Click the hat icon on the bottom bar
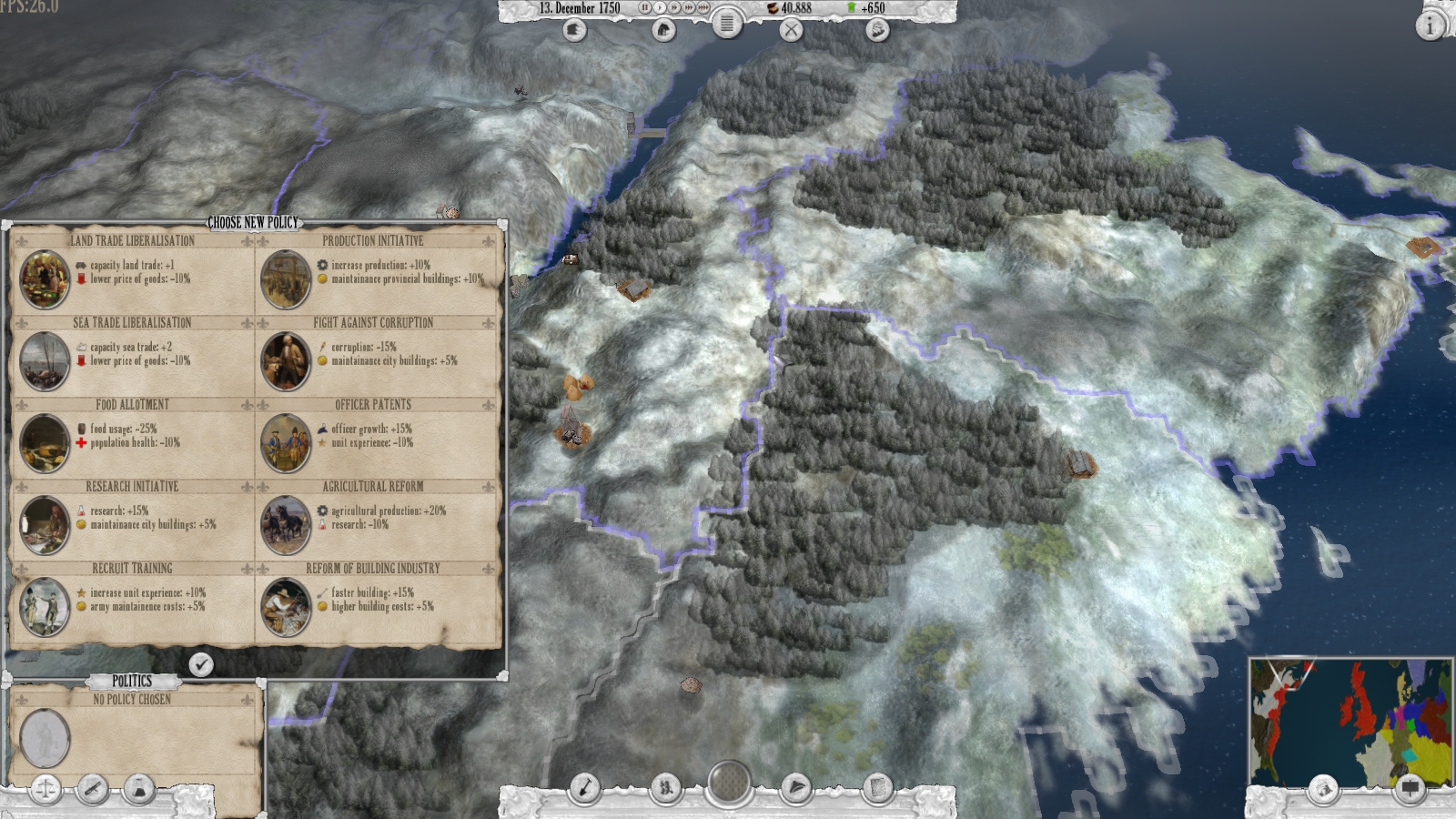The width and height of the screenshot is (1456, 819). pos(797,784)
